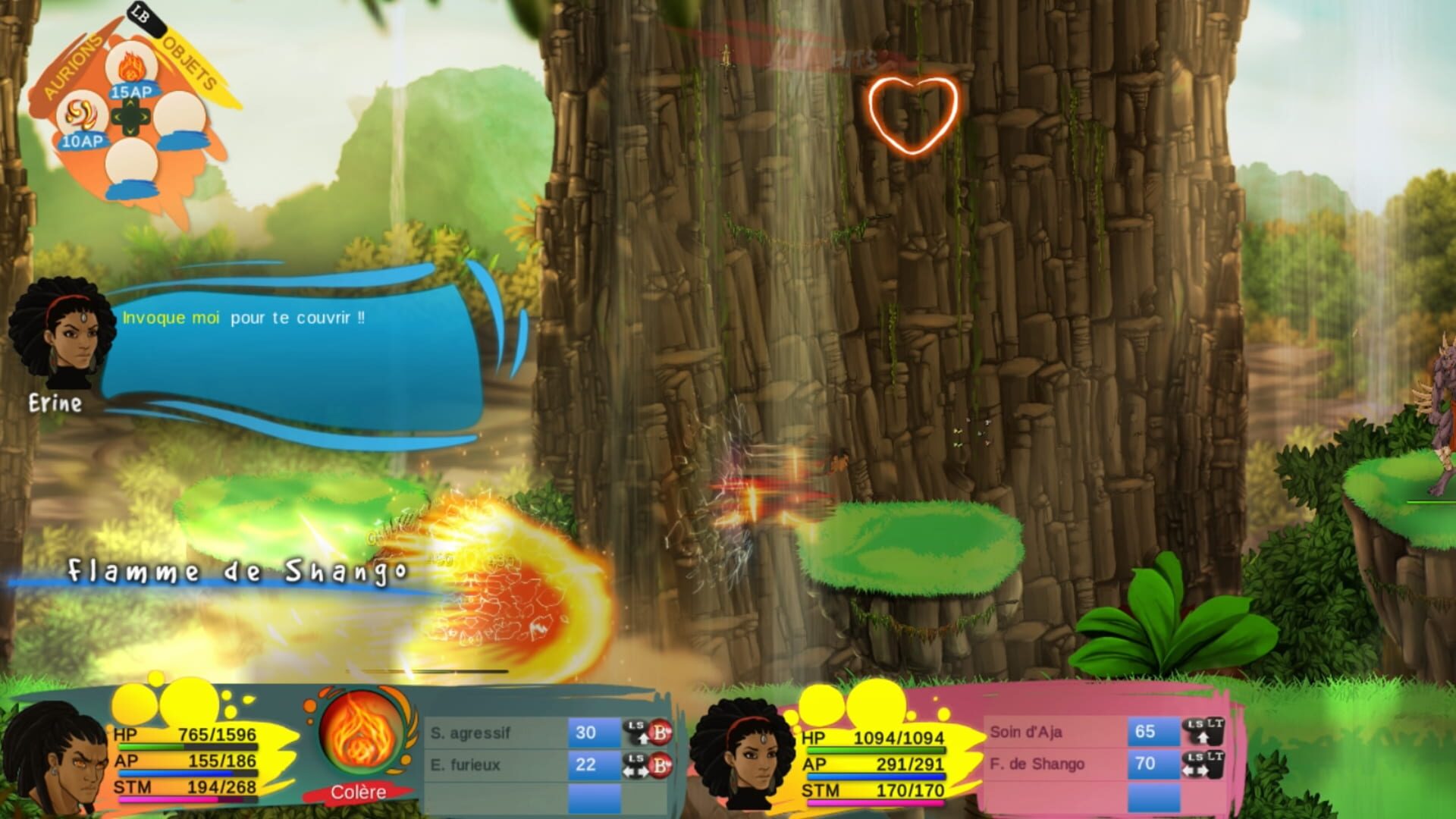The height and width of the screenshot is (819, 1456).
Task: Expand the d-pad selector in the Aurion wheel
Action: pos(130,115)
